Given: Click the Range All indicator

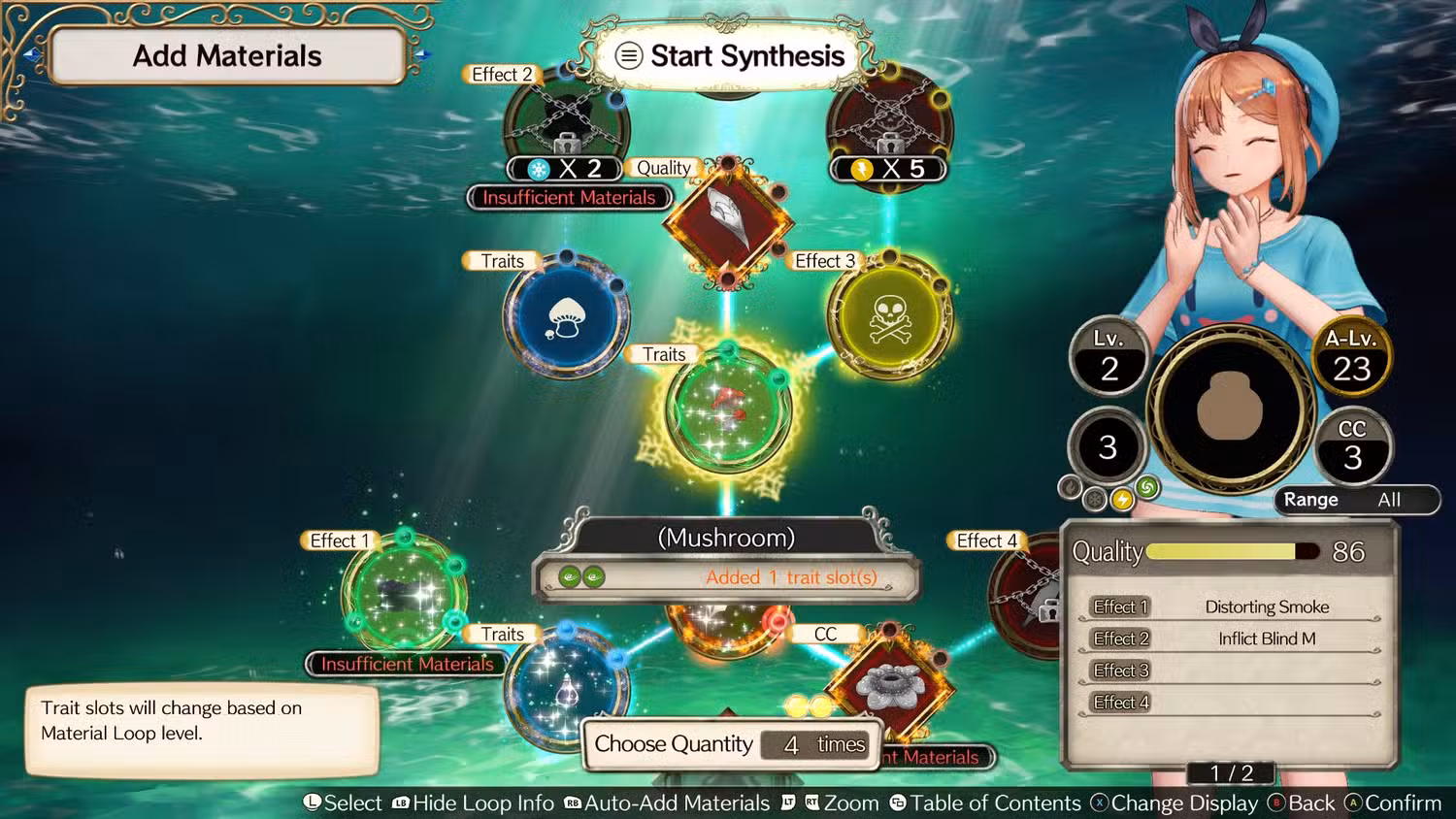Looking at the screenshot, I should point(1356,500).
